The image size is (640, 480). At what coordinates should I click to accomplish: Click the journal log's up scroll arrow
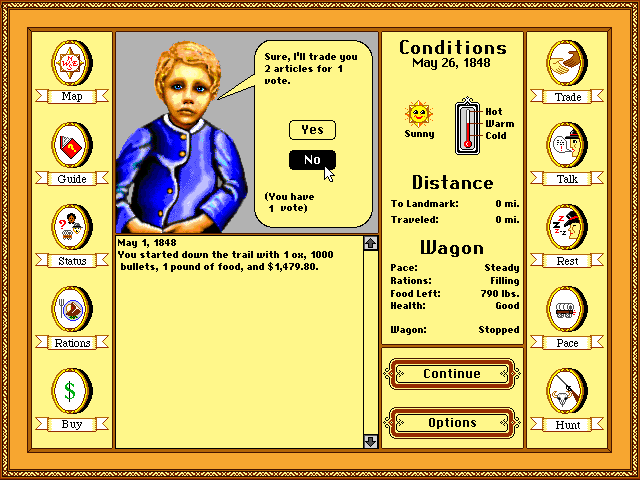(x=370, y=243)
